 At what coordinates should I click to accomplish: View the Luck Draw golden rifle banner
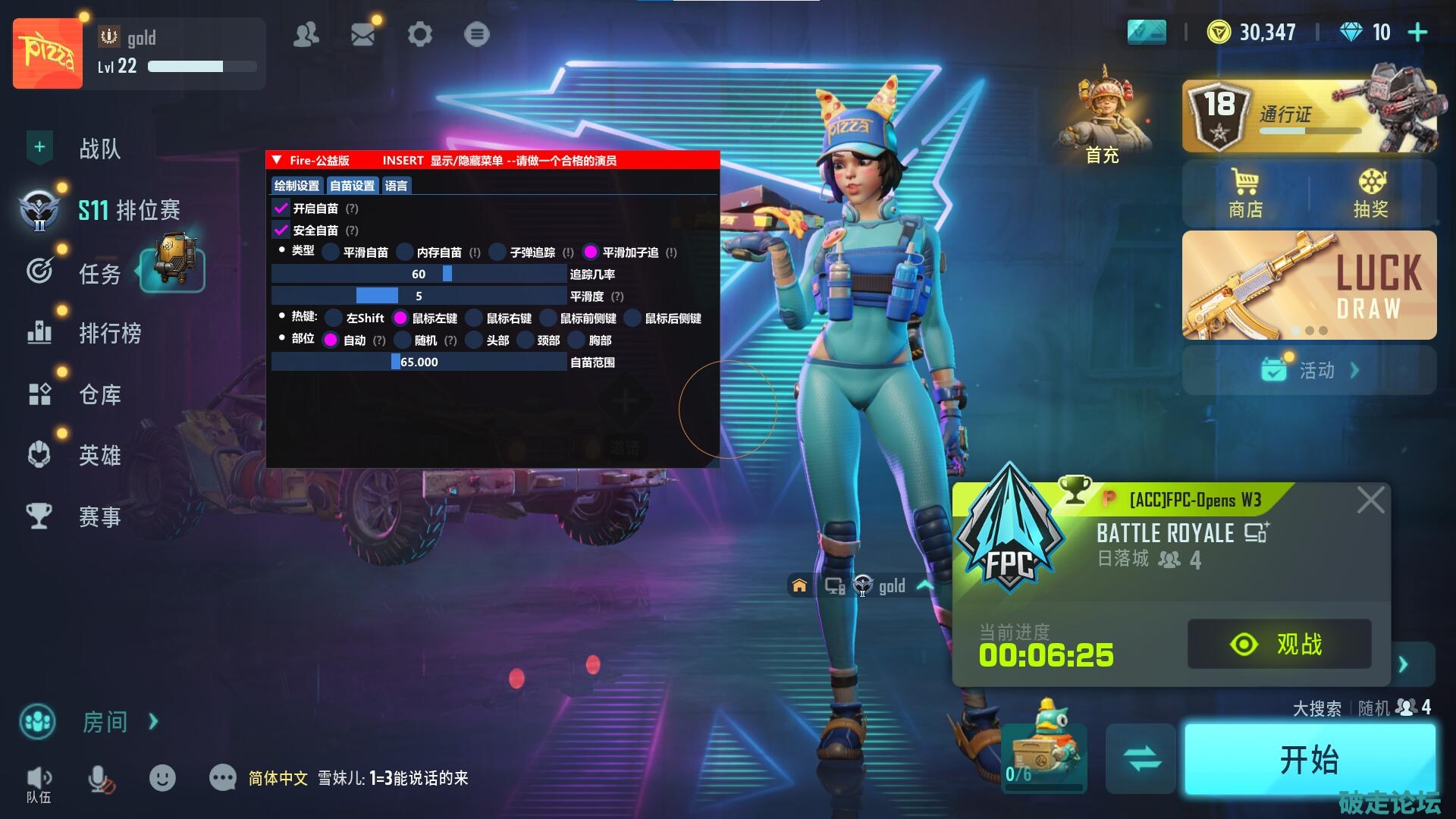[x=1309, y=284]
